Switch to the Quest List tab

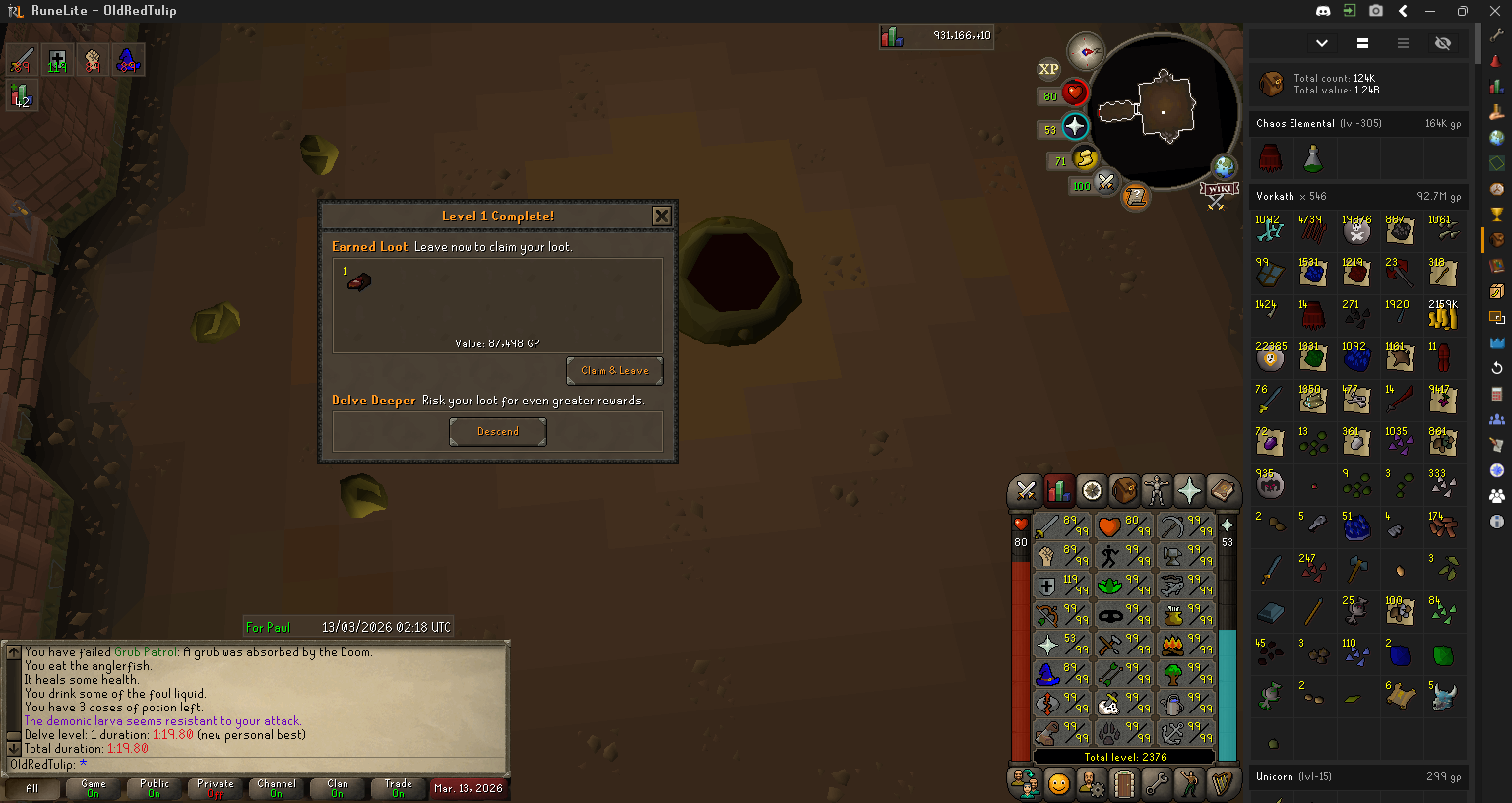coord(1092,490)
